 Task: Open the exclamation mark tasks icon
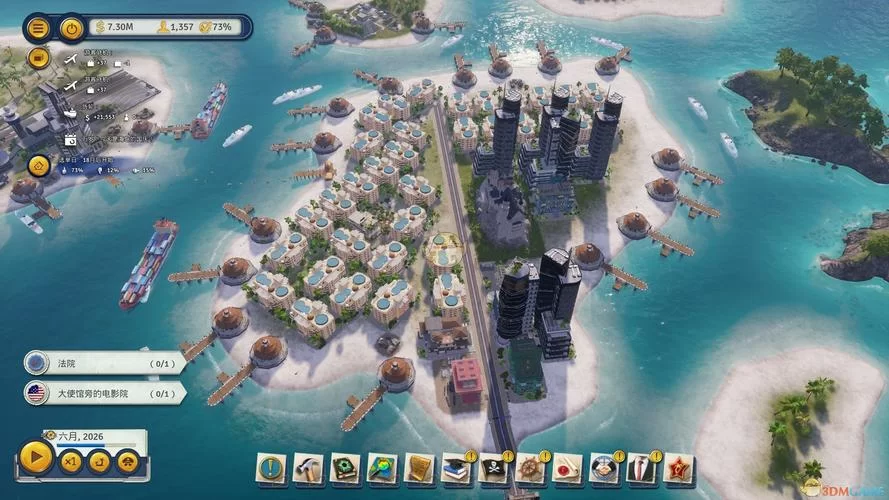pyautogui.click(x=270, y=467)
